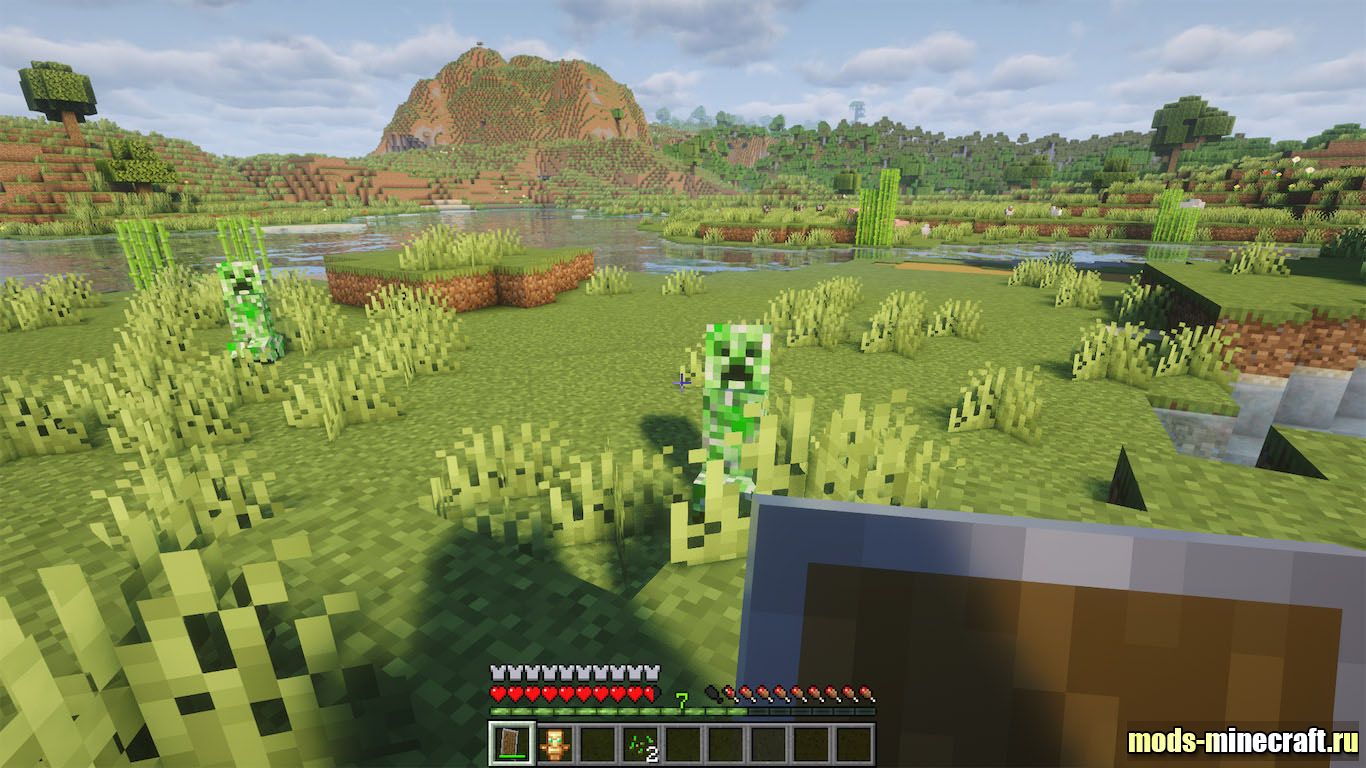This screenshot has height=768, width=1366.
Task: Select the Totem of Undying slot
Action: (553, 744)
